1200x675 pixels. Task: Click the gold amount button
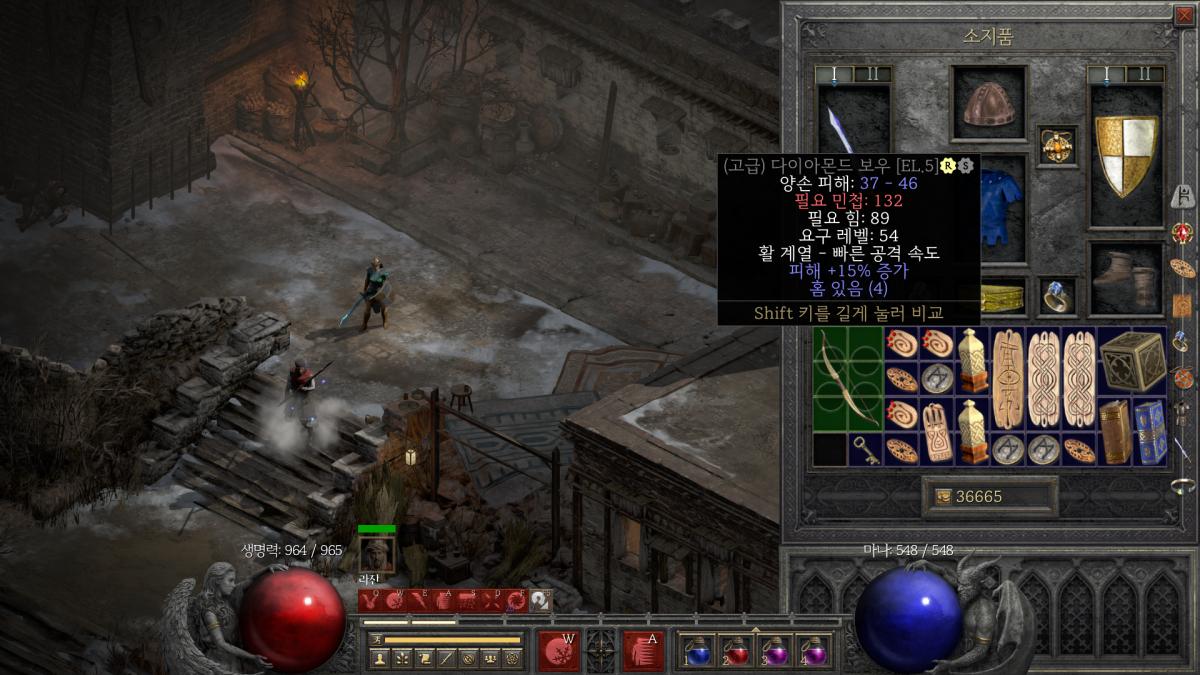click(989, 497)
